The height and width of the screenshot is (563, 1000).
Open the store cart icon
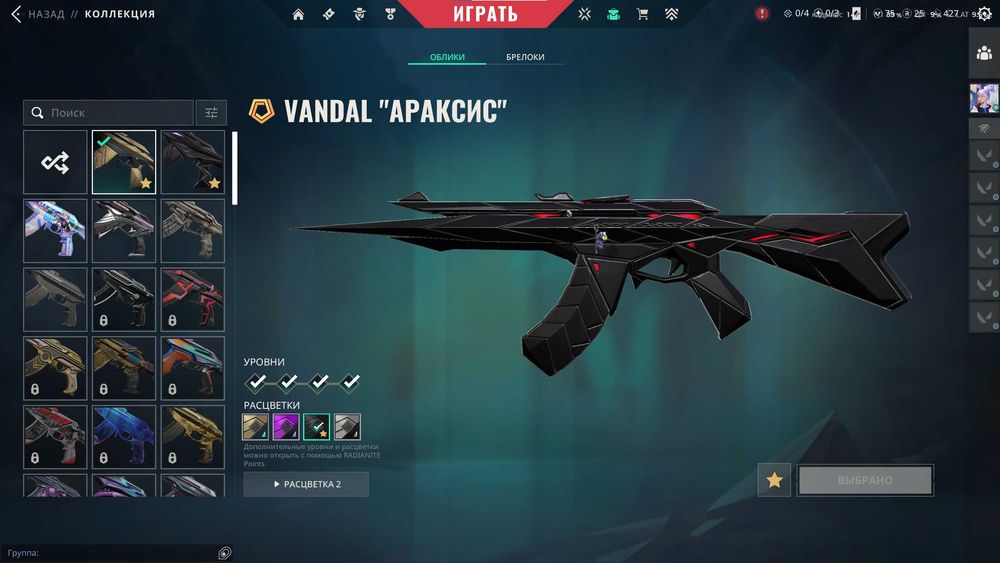642,14
